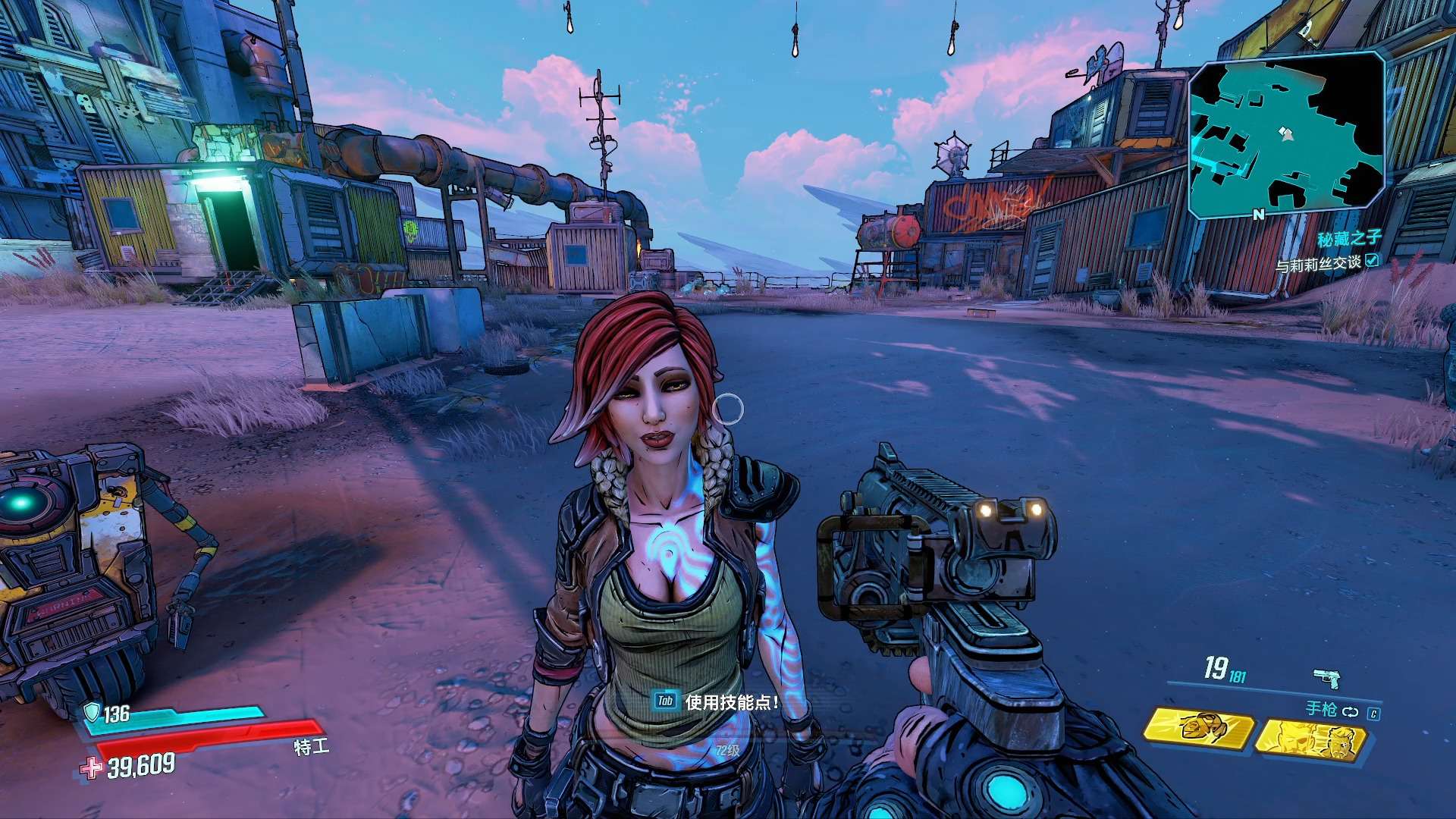Select the equipped pistol weapon icon

pyautogui.click(x=1326, y=677)
